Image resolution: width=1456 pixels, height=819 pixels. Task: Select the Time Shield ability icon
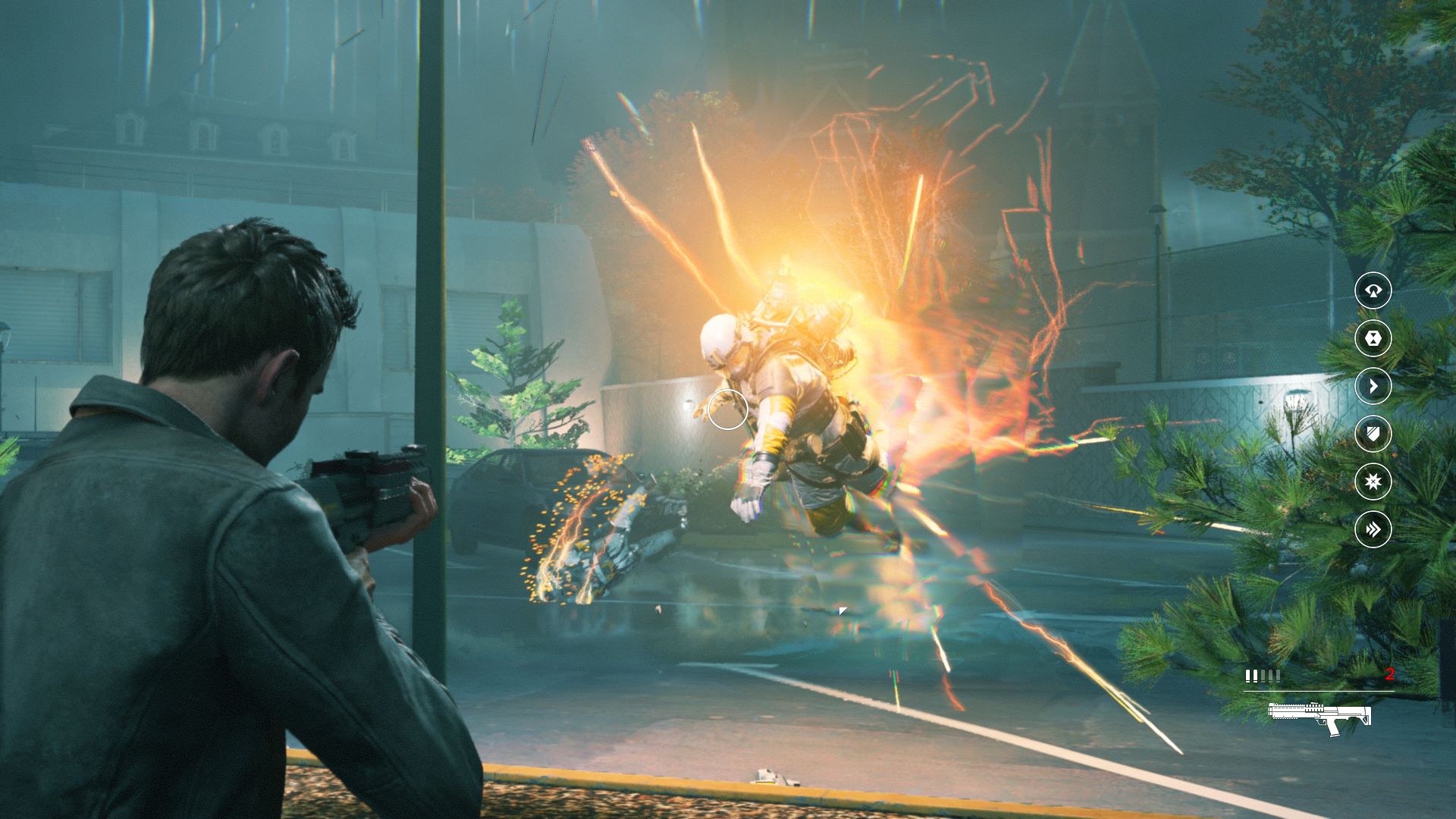point(1373,434)
